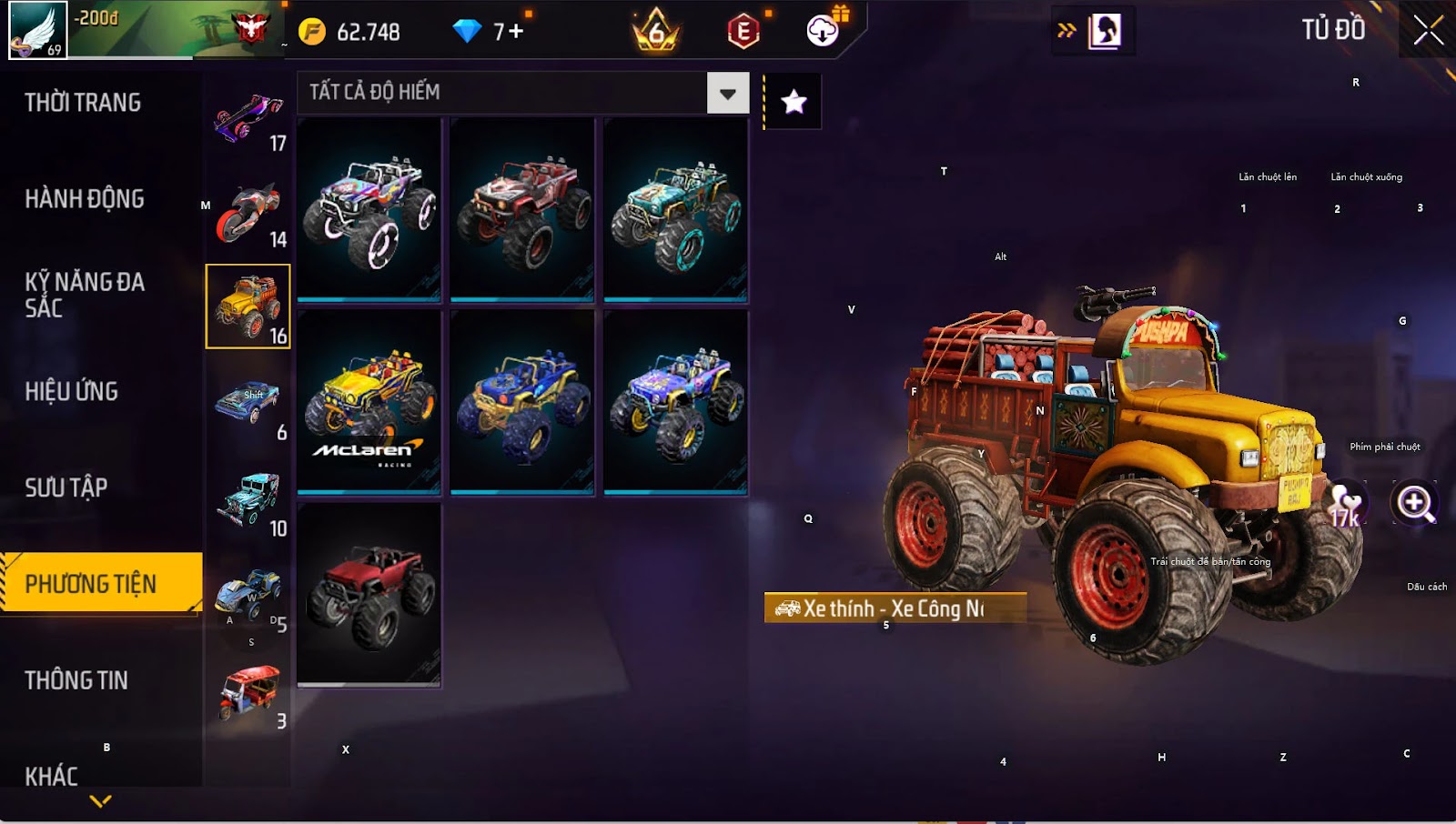
Task: Switch to the HÀNH ĐỘNG category
Action: pos(85,199)
